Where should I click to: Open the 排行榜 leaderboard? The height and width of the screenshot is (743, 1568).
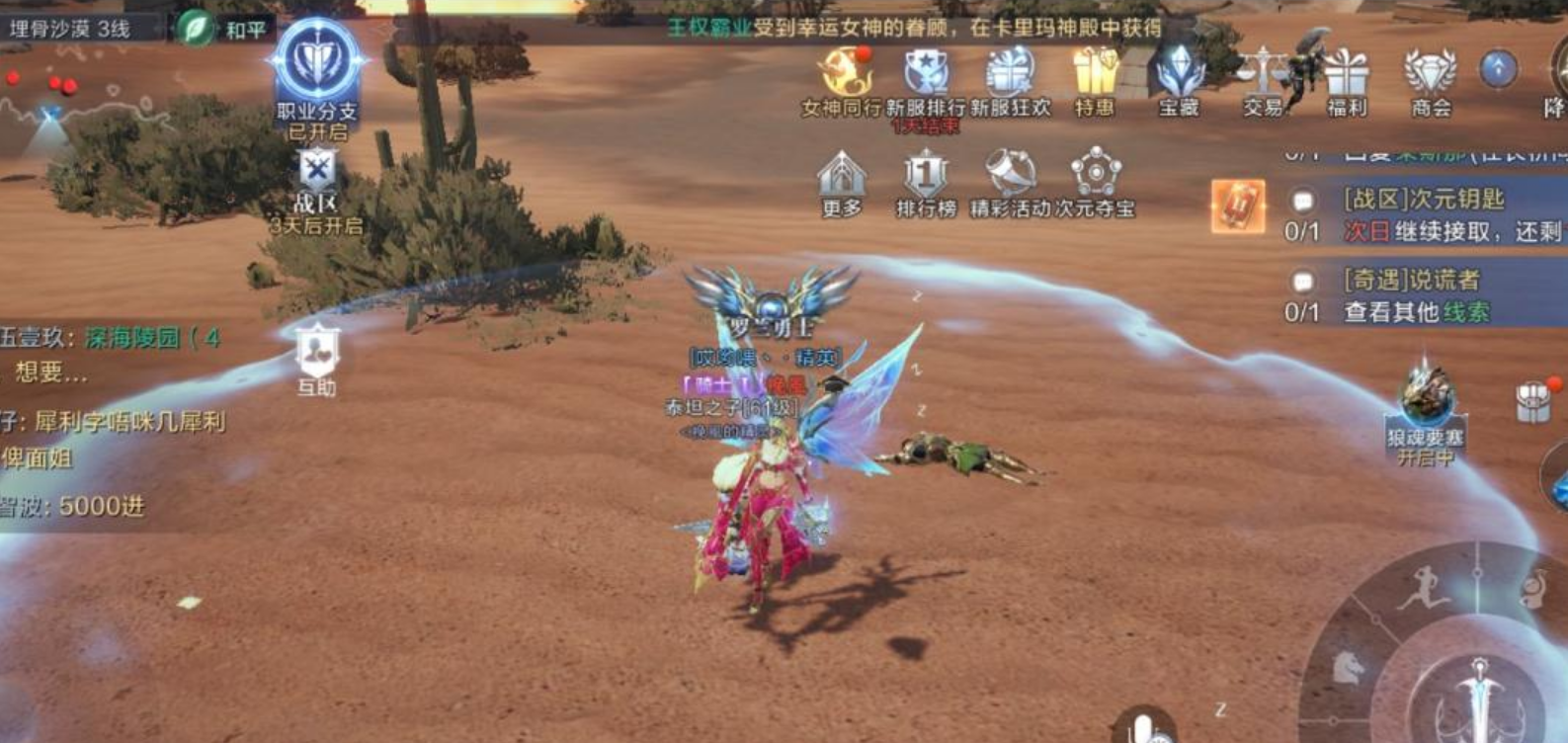[x=926, y=178]
